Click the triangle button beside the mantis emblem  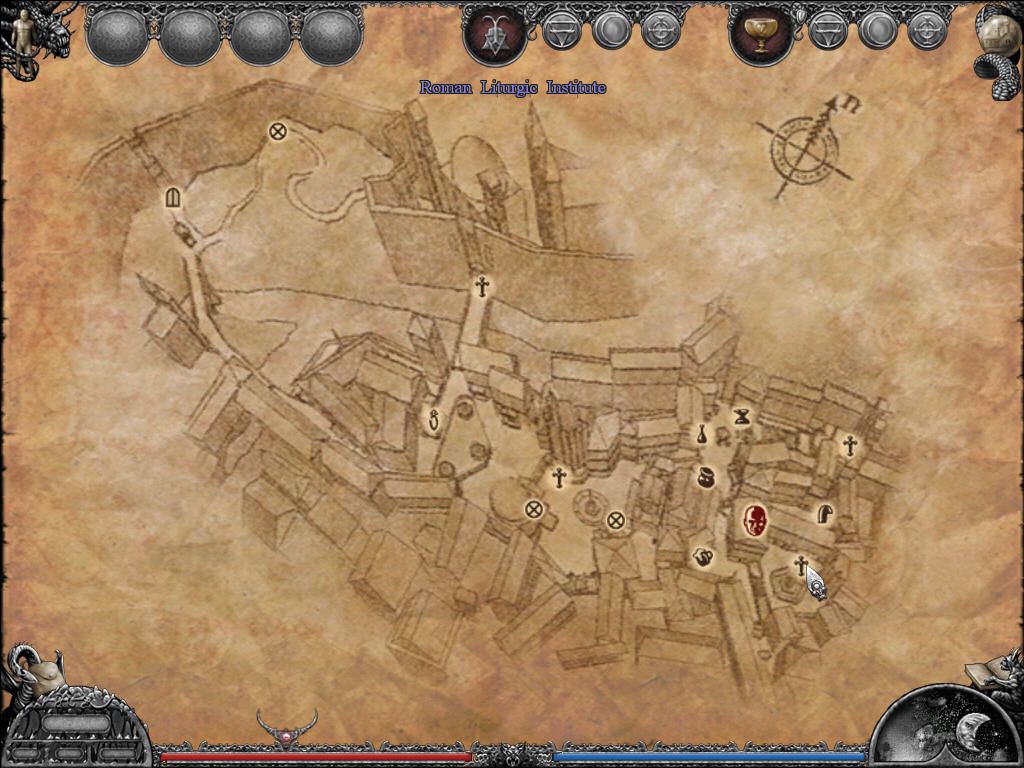(x=561, y=32)
